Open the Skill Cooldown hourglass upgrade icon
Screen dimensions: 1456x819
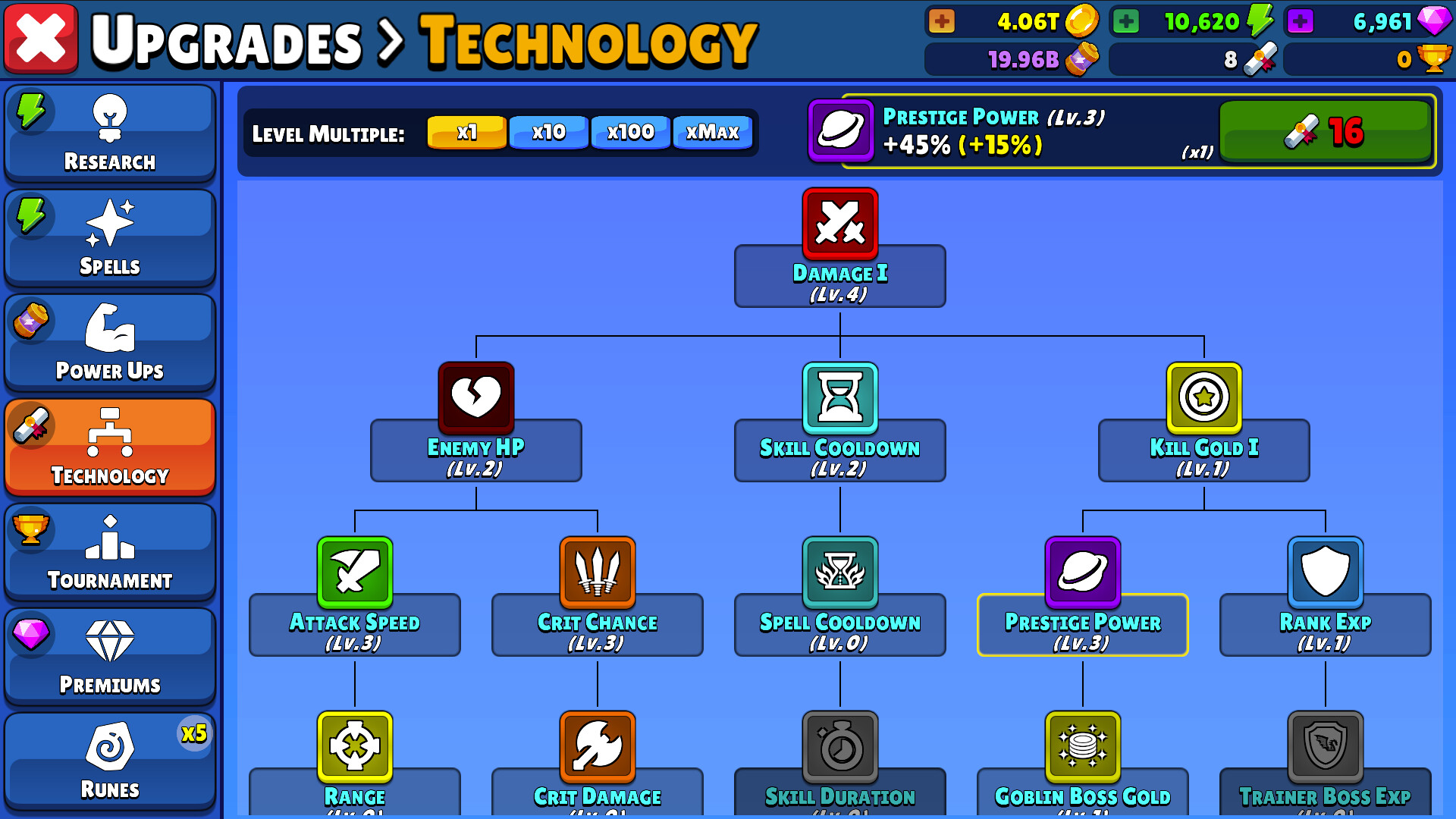pyautogui.click(x=839, y=397)
